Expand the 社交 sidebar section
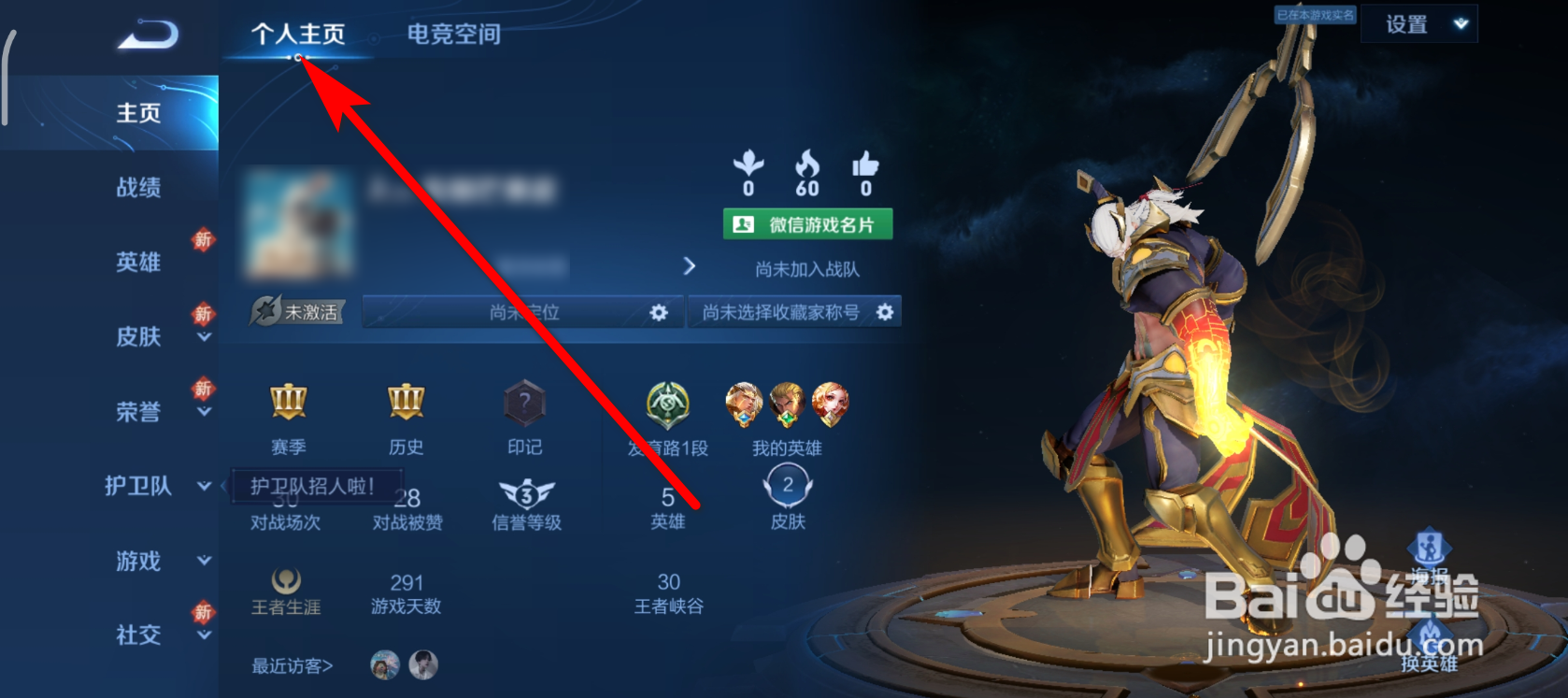This screenshot has height=698, width=1568. pyautogui.click(x=204, y=636)
